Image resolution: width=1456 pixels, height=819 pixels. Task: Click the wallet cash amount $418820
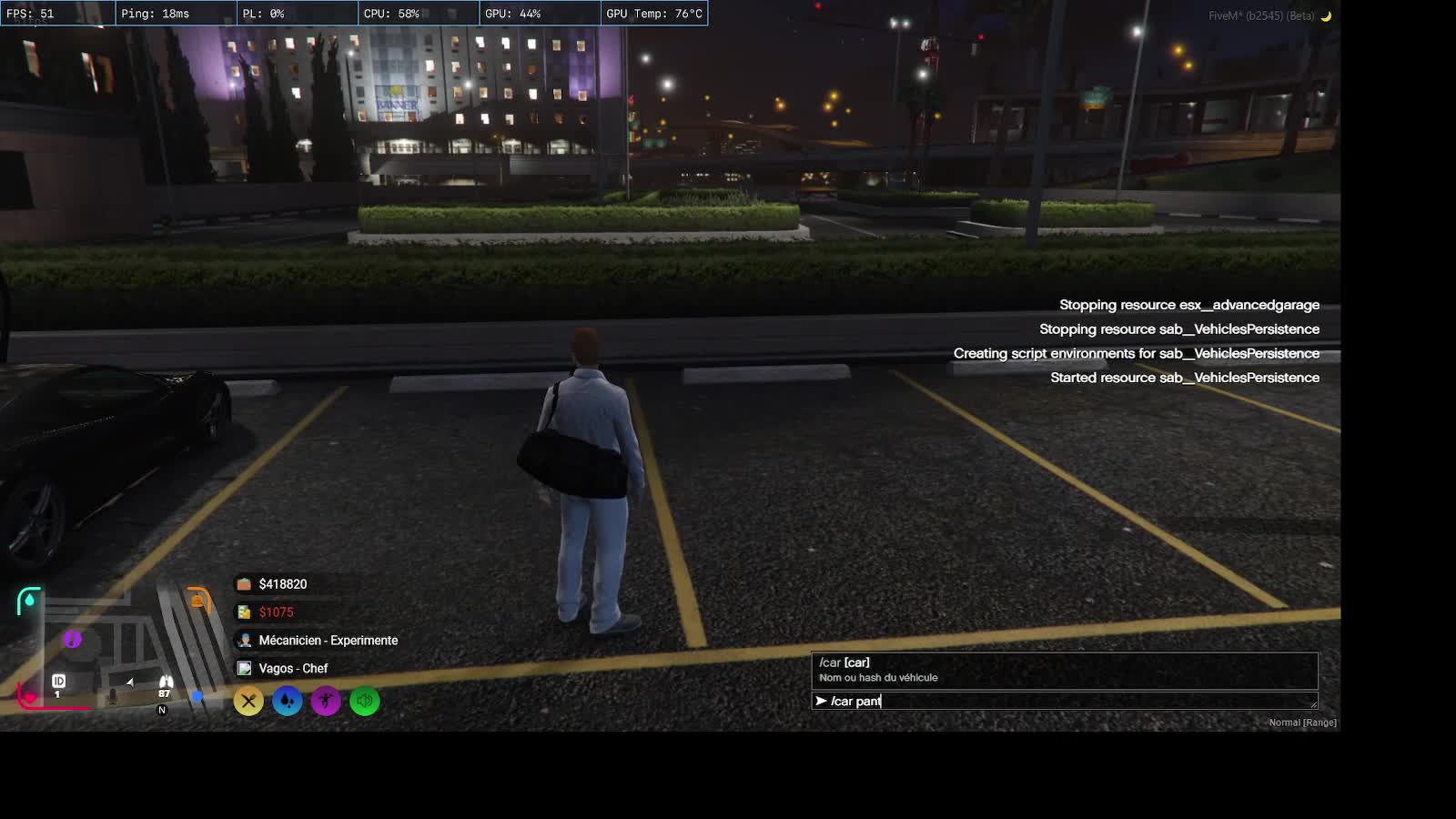(x=282, y=584)
